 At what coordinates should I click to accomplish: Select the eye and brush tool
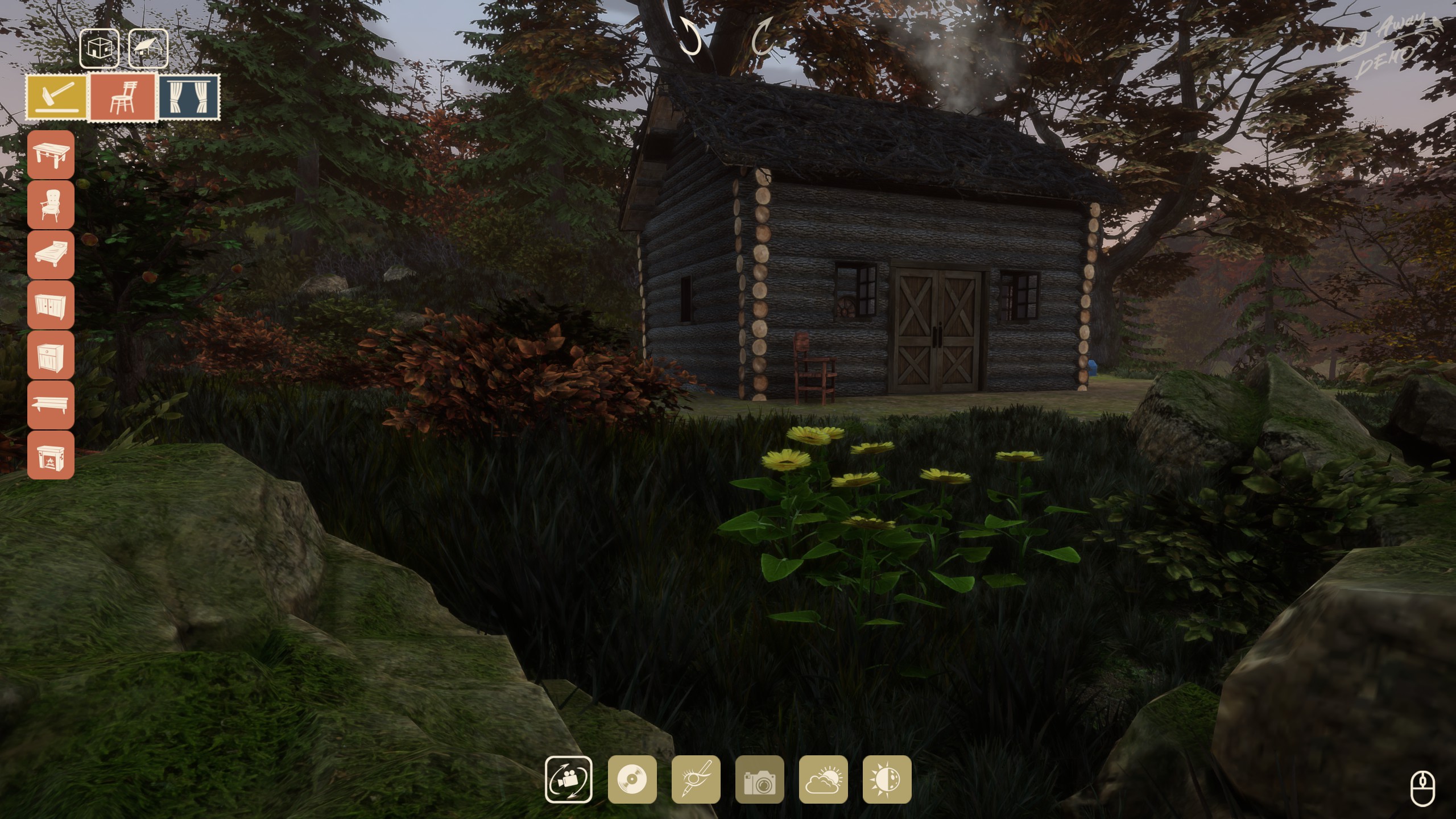(696, 779)
